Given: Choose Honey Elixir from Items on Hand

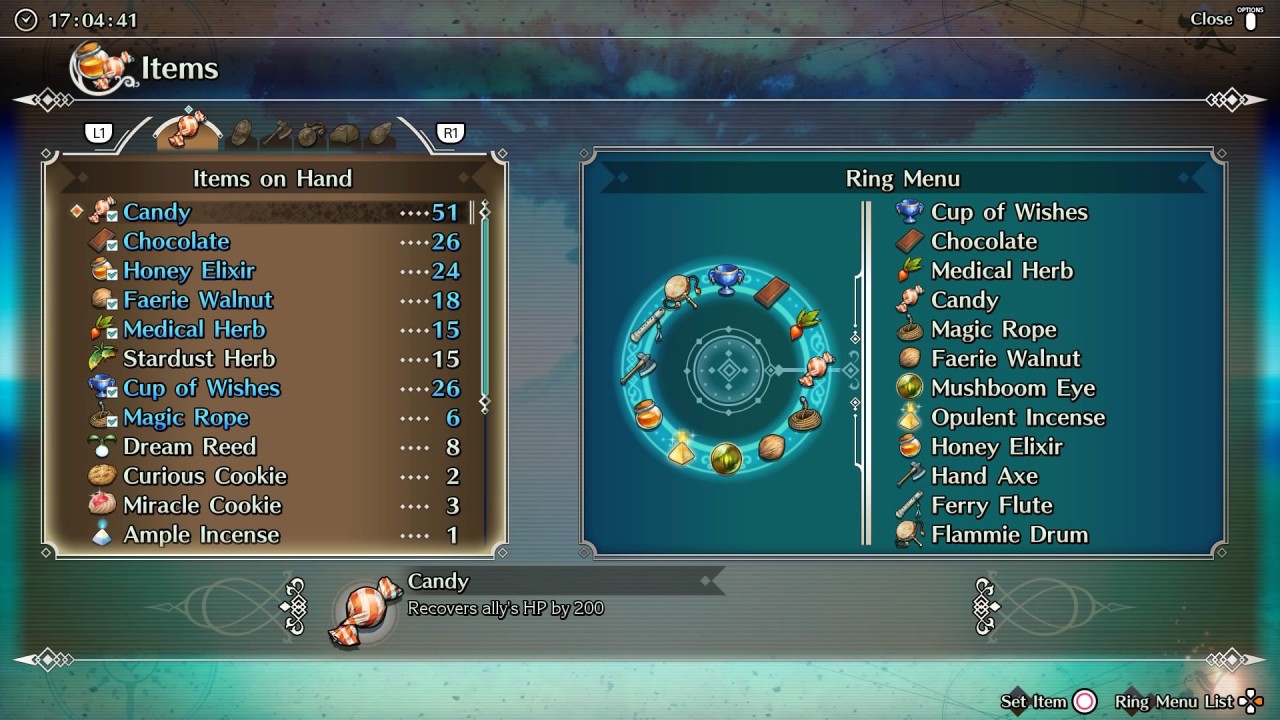Looking at the screenshot, I should tap(189, 271).
